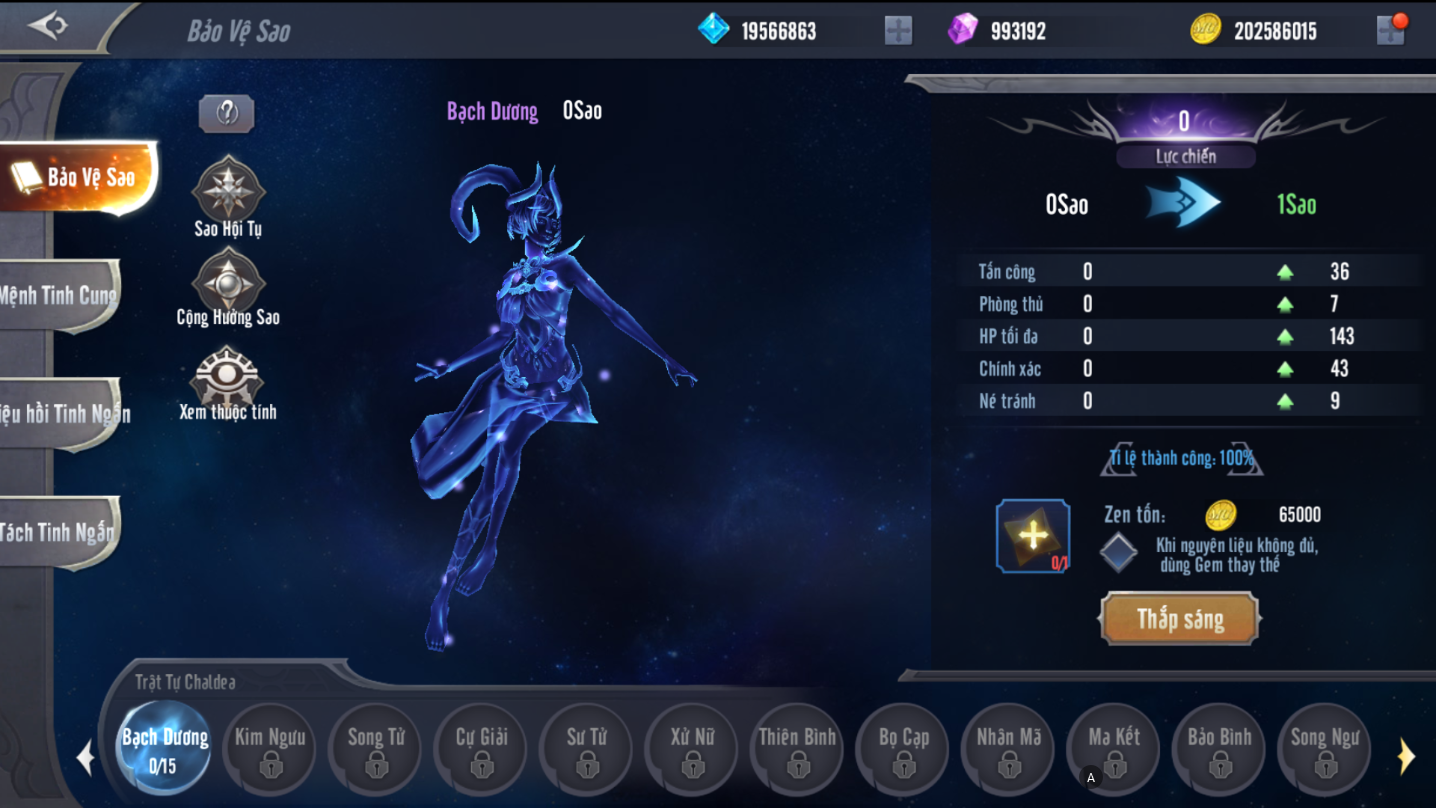Choose the locked Song Ngư constellation

click(1325, 749)
